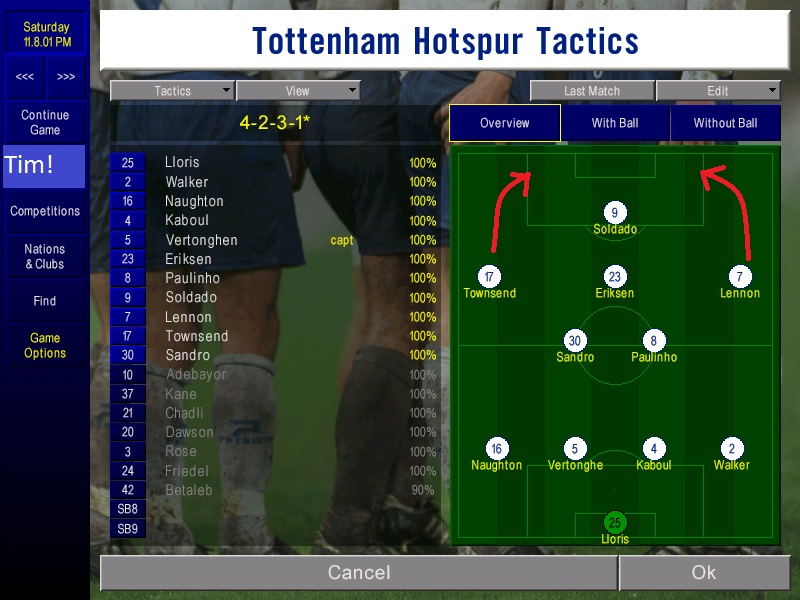Confirm tactics with the Ok button
Image resolution: width=800 pixels, height=600 pixels.
tap(703, 573)
